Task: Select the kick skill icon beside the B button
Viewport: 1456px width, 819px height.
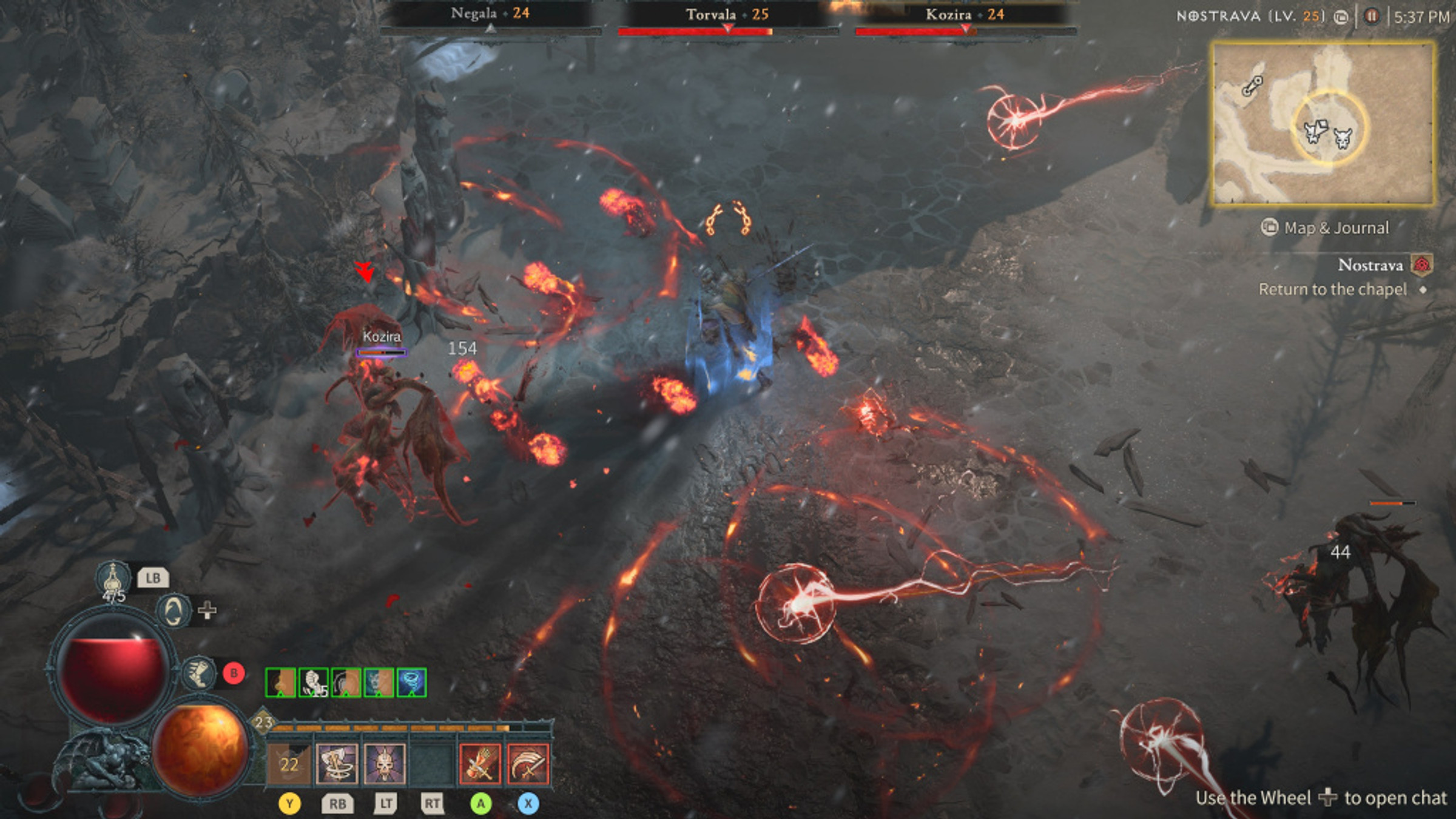Action: [198, 672]
